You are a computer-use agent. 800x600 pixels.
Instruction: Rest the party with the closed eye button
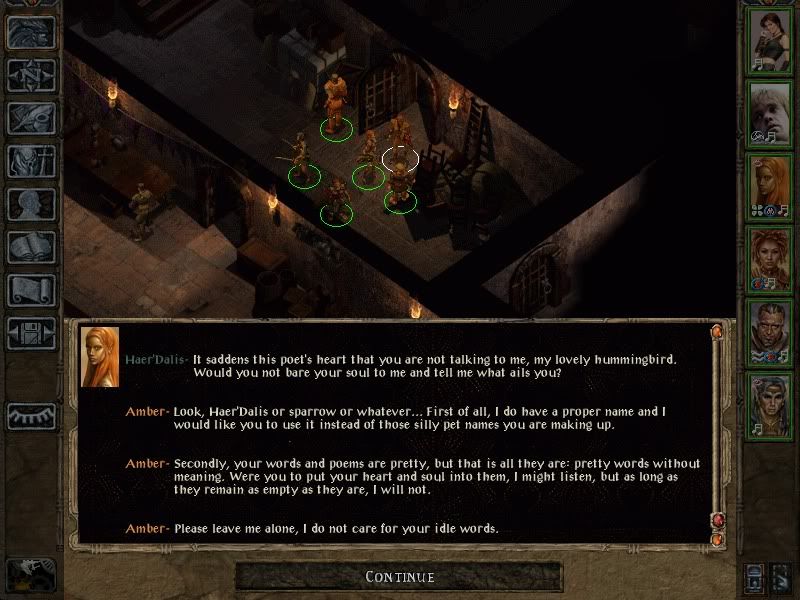pos(30,415)
